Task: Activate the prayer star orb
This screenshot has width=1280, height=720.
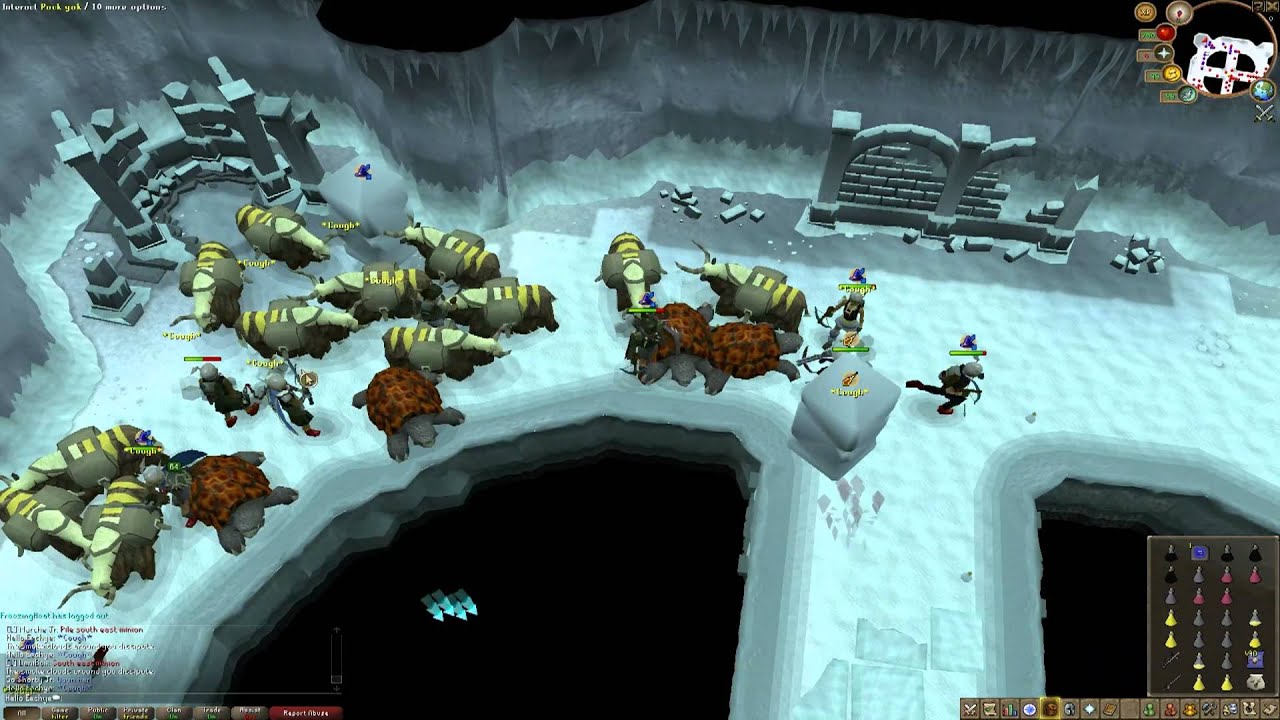Action: (x=1163, y=53)
